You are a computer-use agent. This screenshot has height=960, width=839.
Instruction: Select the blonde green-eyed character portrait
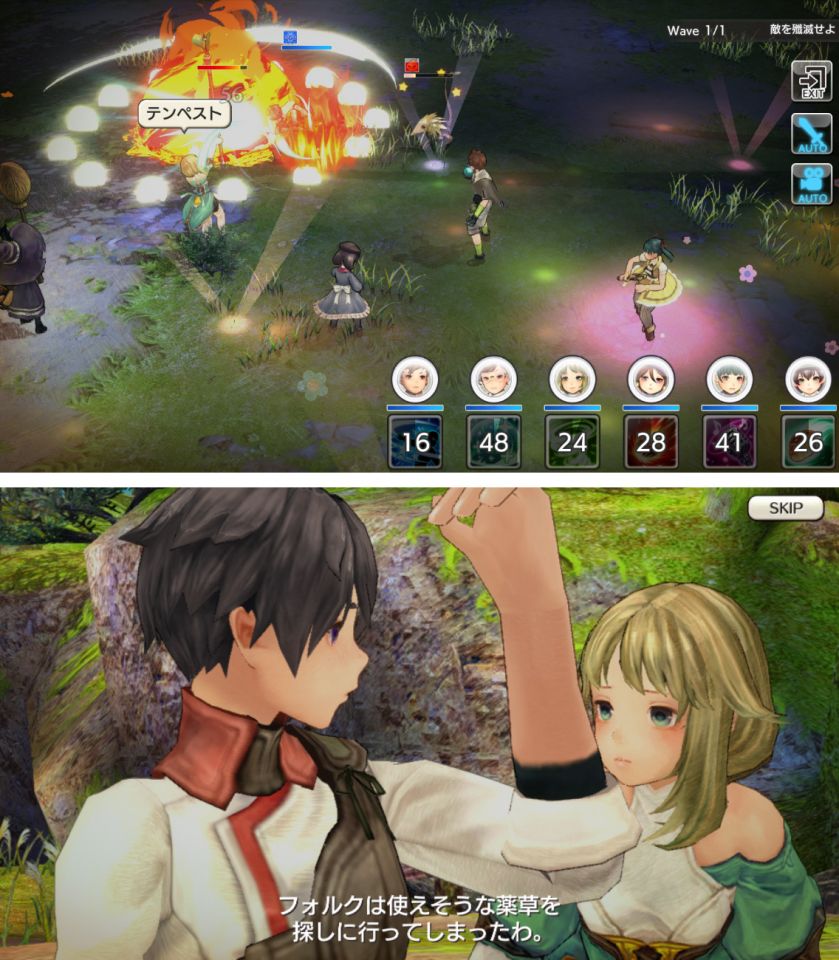point(572,379)
